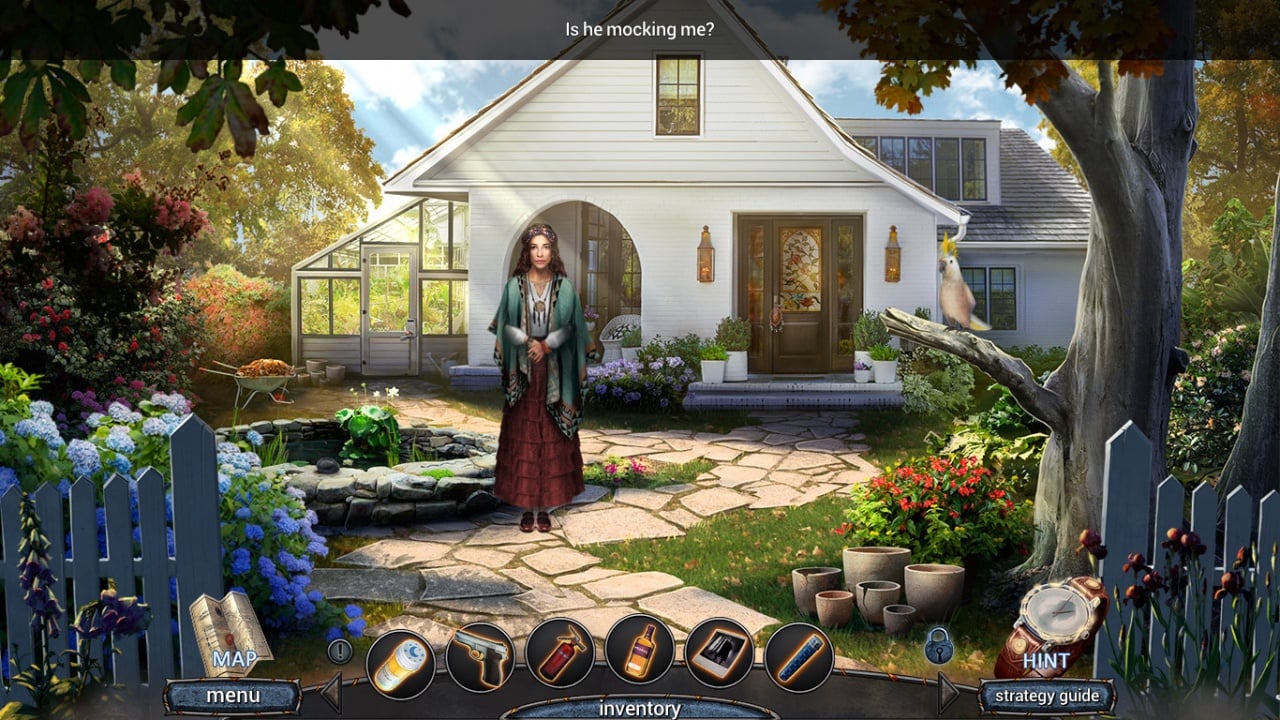Screen dimensions: 1280x720
Task: Toggle the inventory padlock
Action: 938,647
